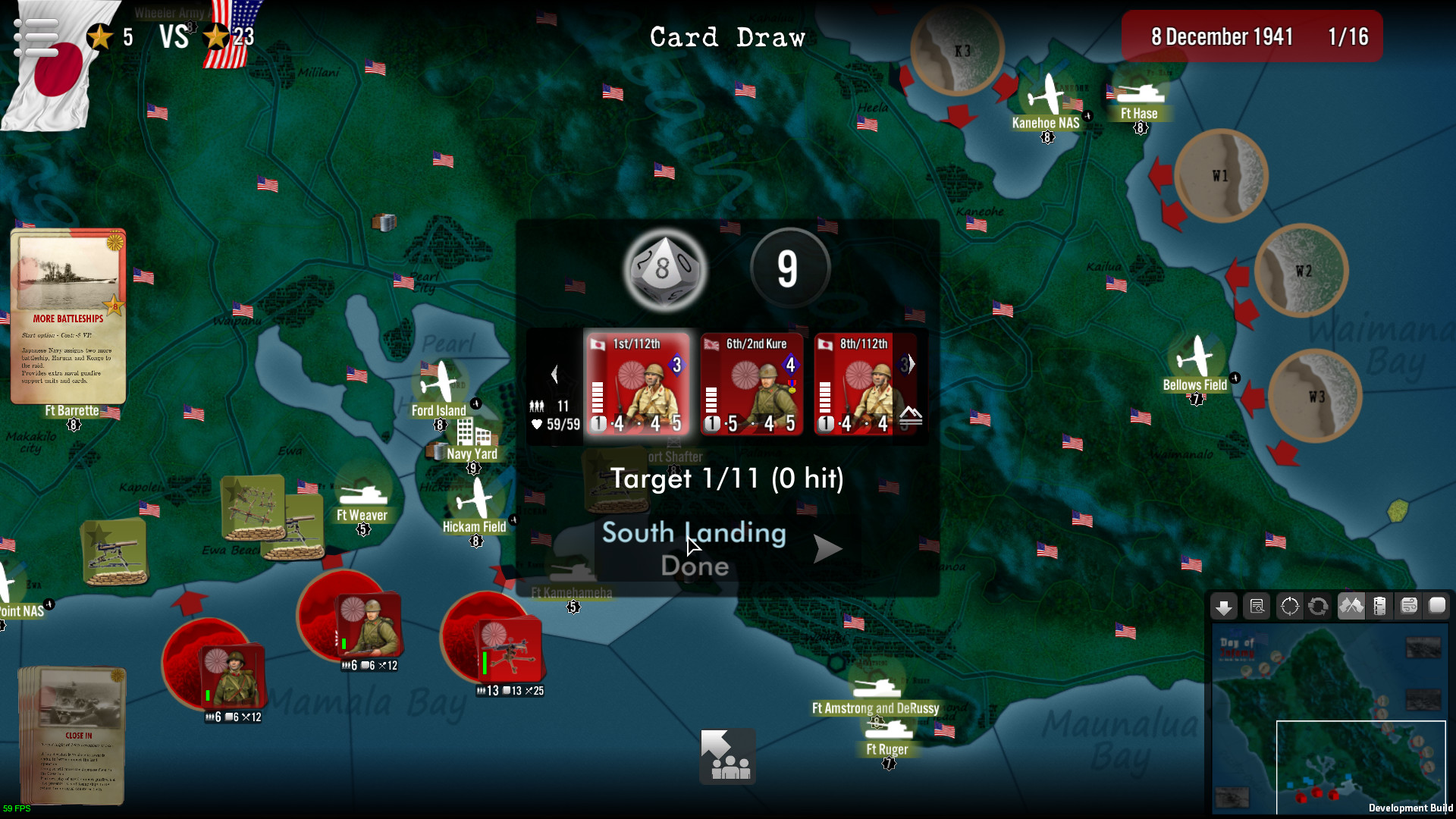Open the hamburger menu in top-left corner
Screen dimensions: 1456x819
pos(35,36)
